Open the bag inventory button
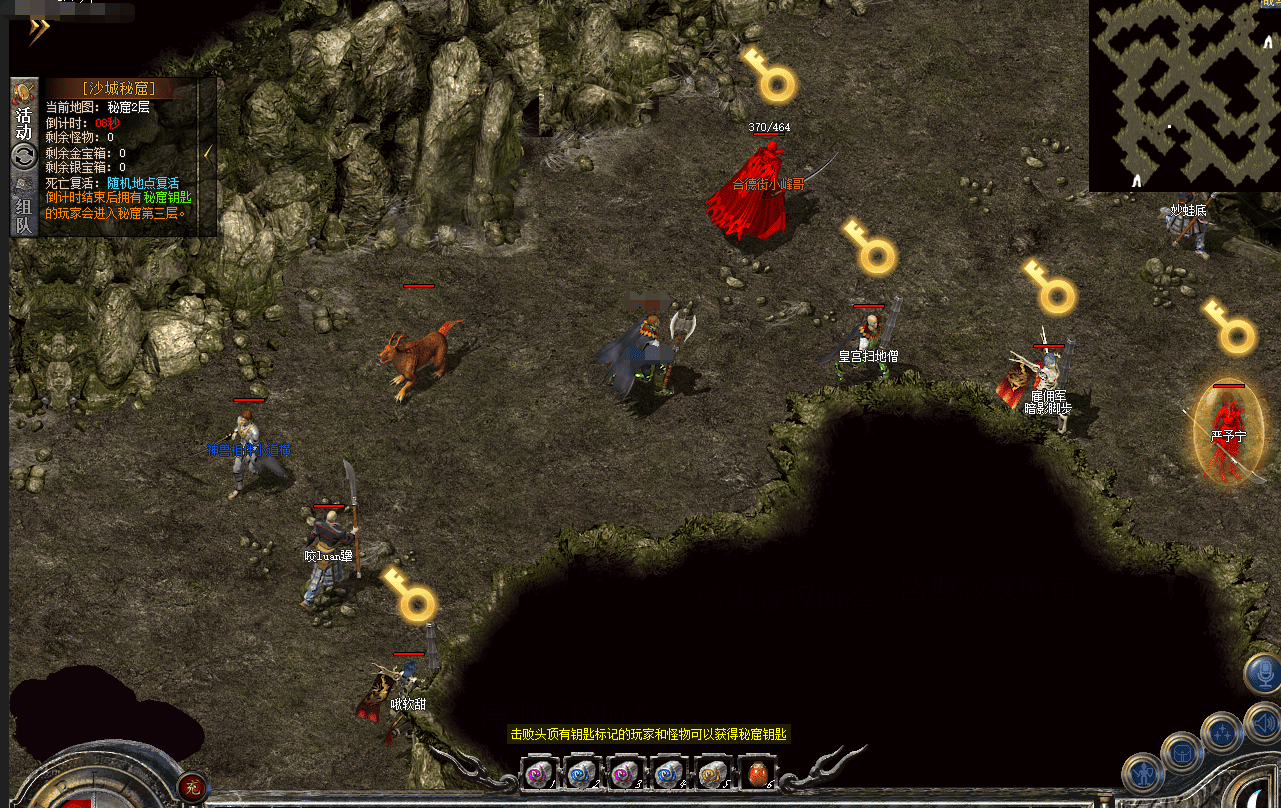1281x808 pixels. (x=1183, y=752)
